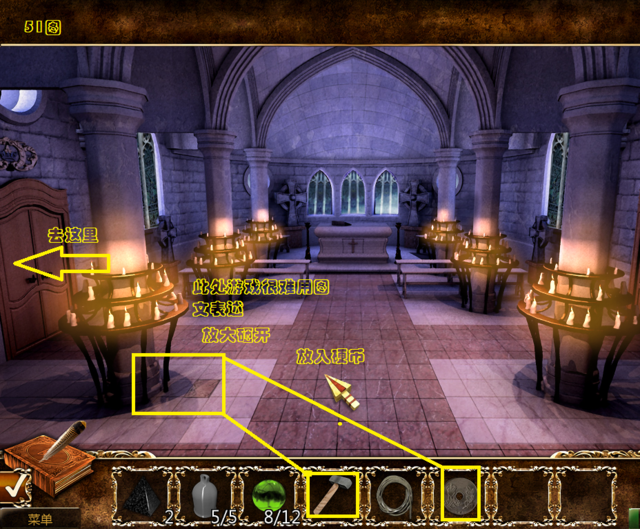Open the 菜单 menu button
The image size is (640, 529).
click(x=40, y=520)
